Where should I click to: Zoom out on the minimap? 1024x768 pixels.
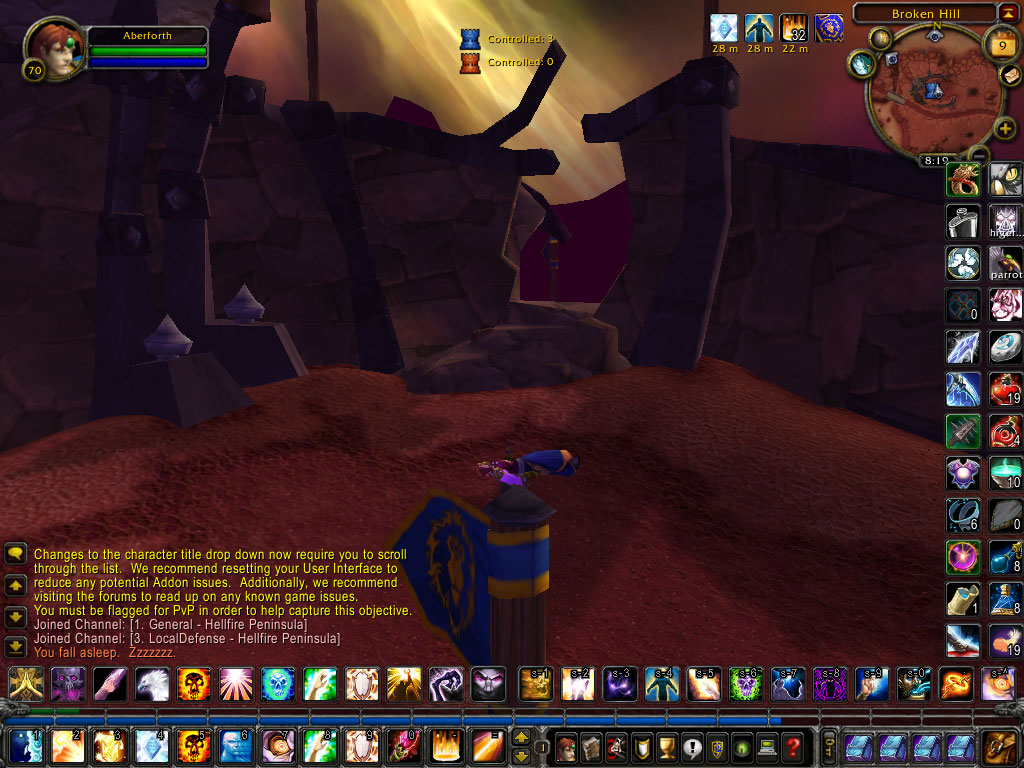(979, 154)
